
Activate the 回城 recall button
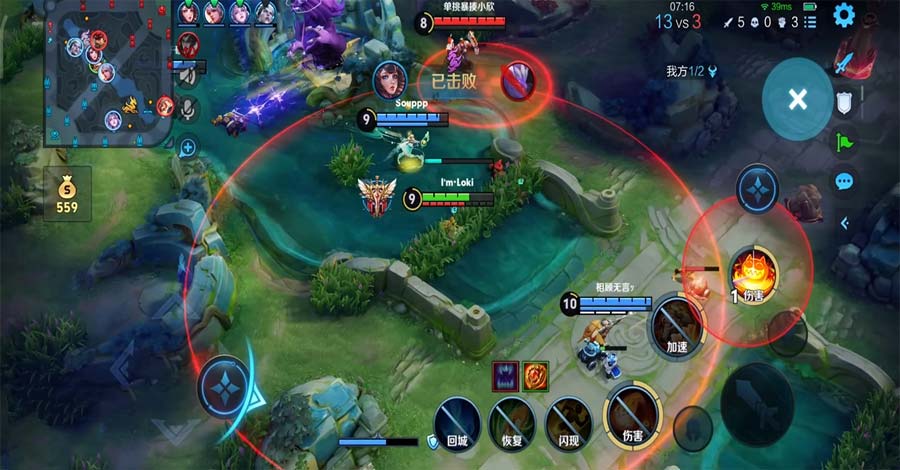click(x=458, y=419)
